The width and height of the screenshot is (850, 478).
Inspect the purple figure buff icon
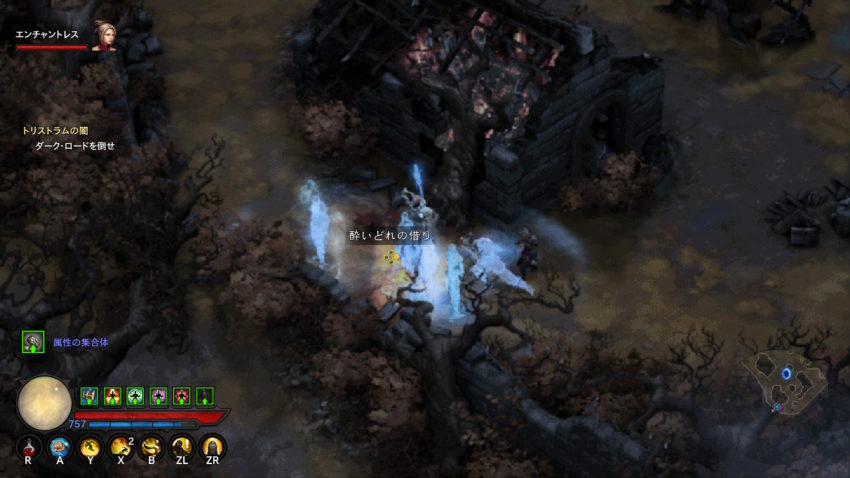tap(158, 396)
